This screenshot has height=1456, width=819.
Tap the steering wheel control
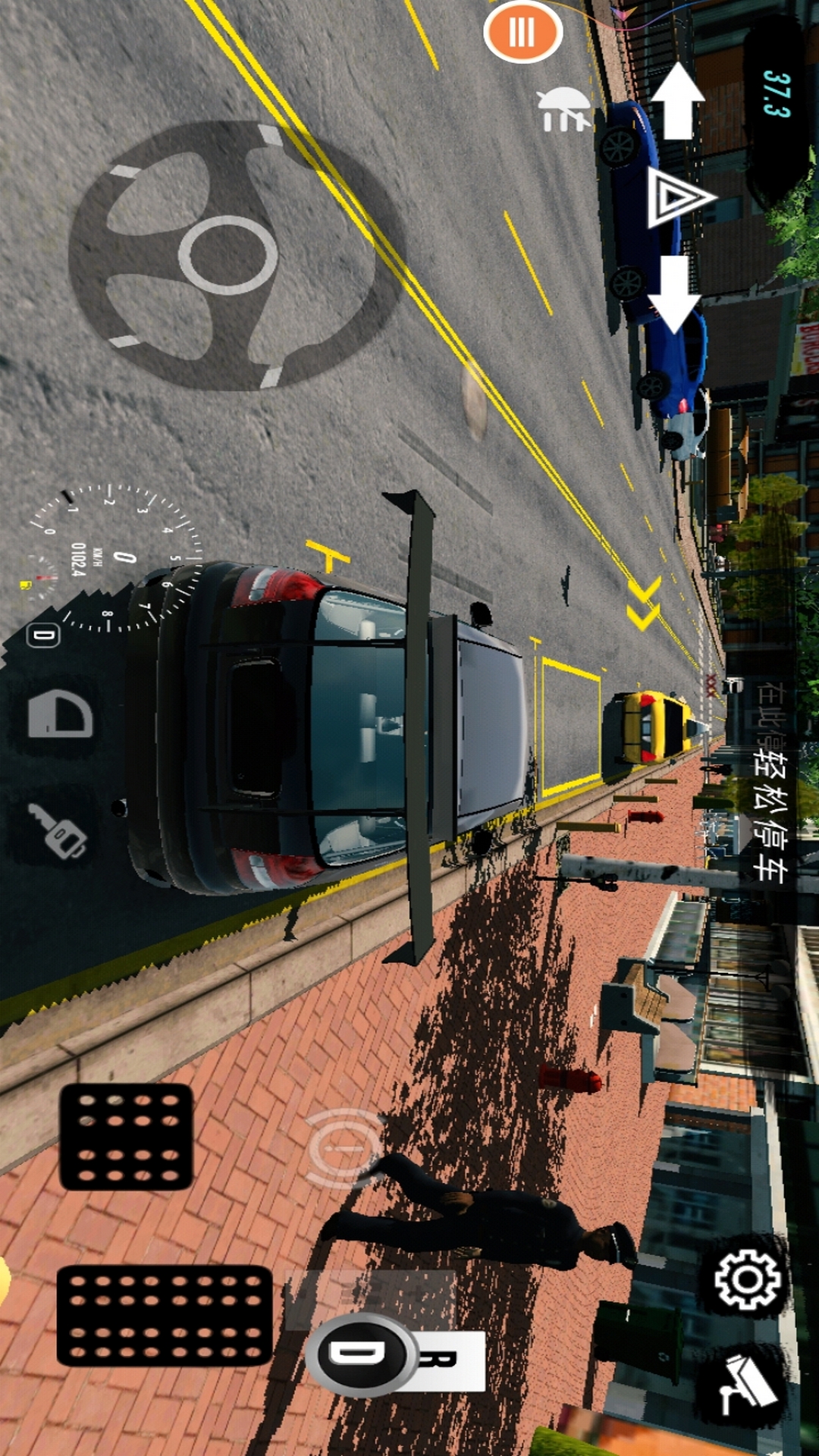tap(227, 255)
